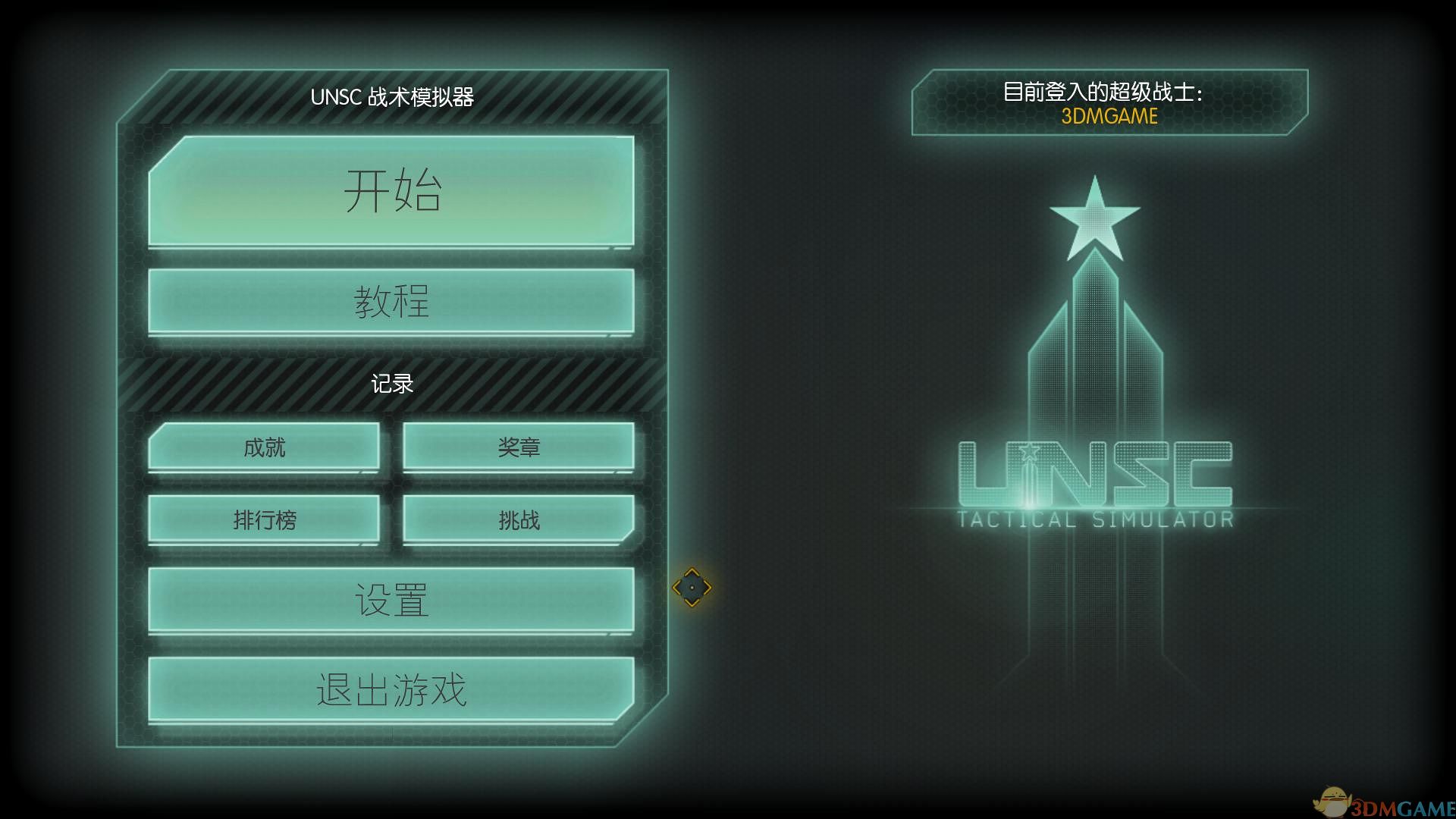
Task: Click 目前登入的超级战士 label text
Action: point(1103,90)
